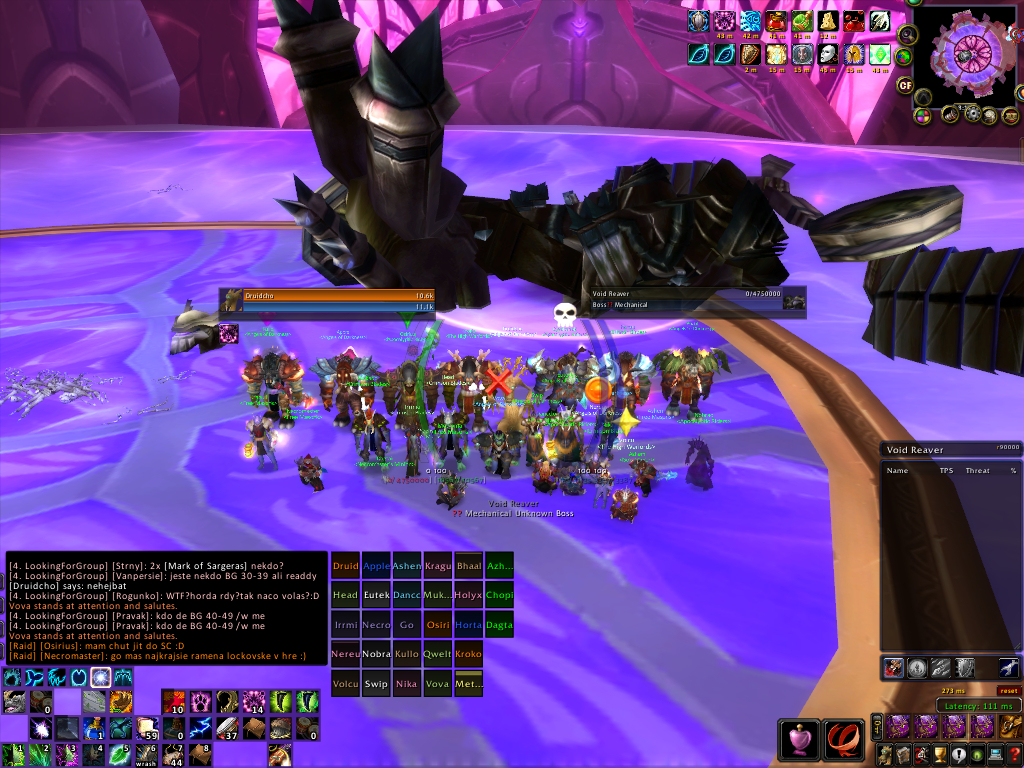
Task: Target raid member Necro in the raid frames
Action: 376,624
